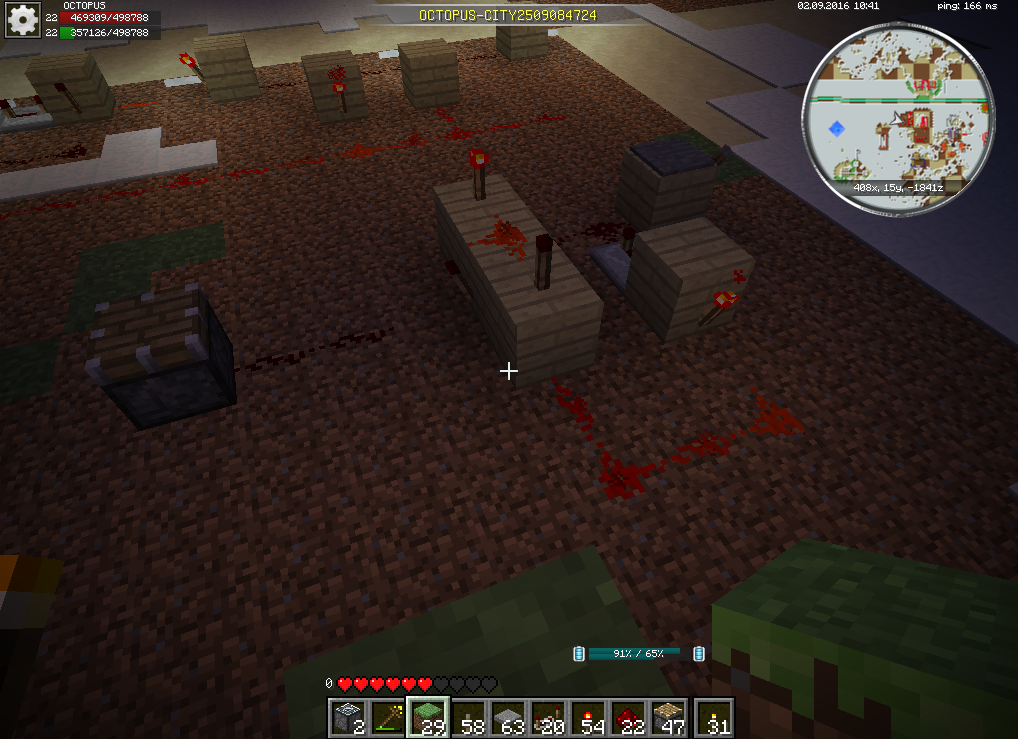Click the circular minimap

tap(899, 118)
